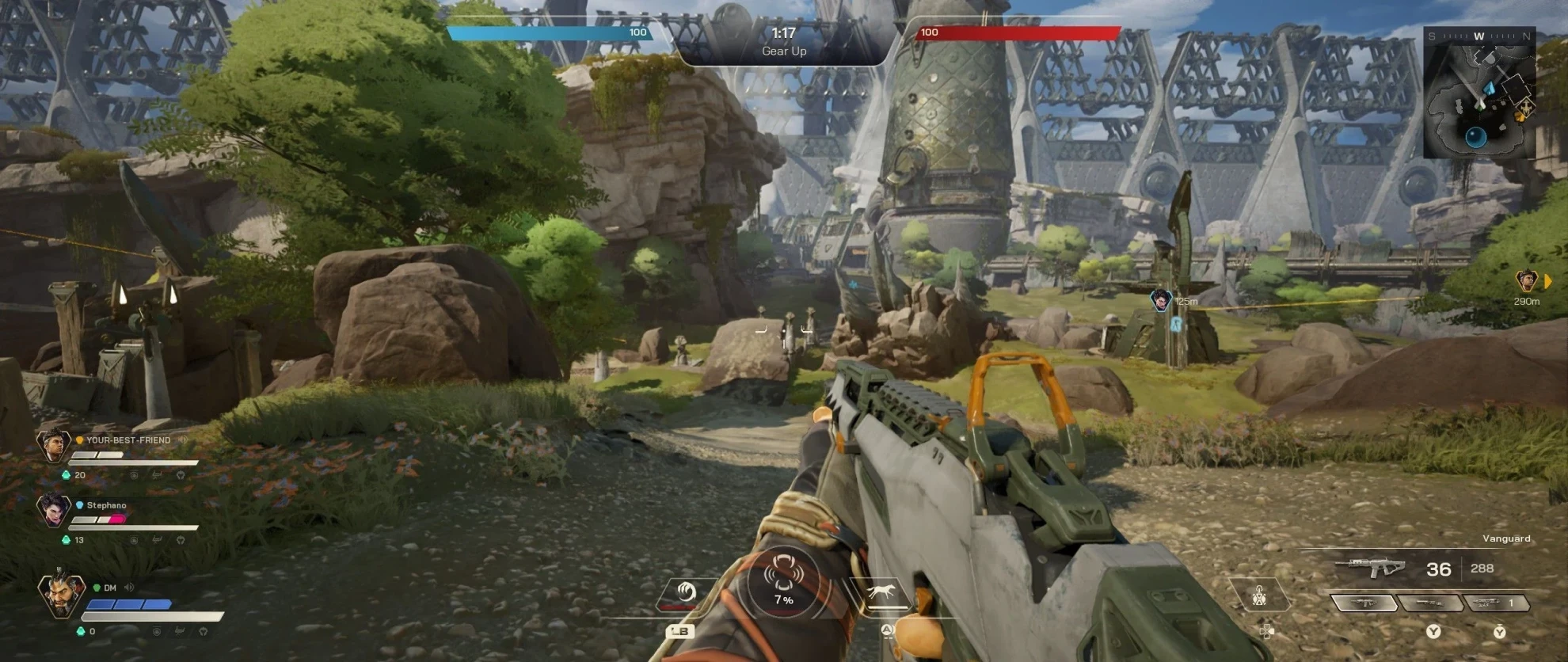Switch to the long rifle weapon slot
This screenshot has height=662, width=1568.
[x=1429, y=603]
